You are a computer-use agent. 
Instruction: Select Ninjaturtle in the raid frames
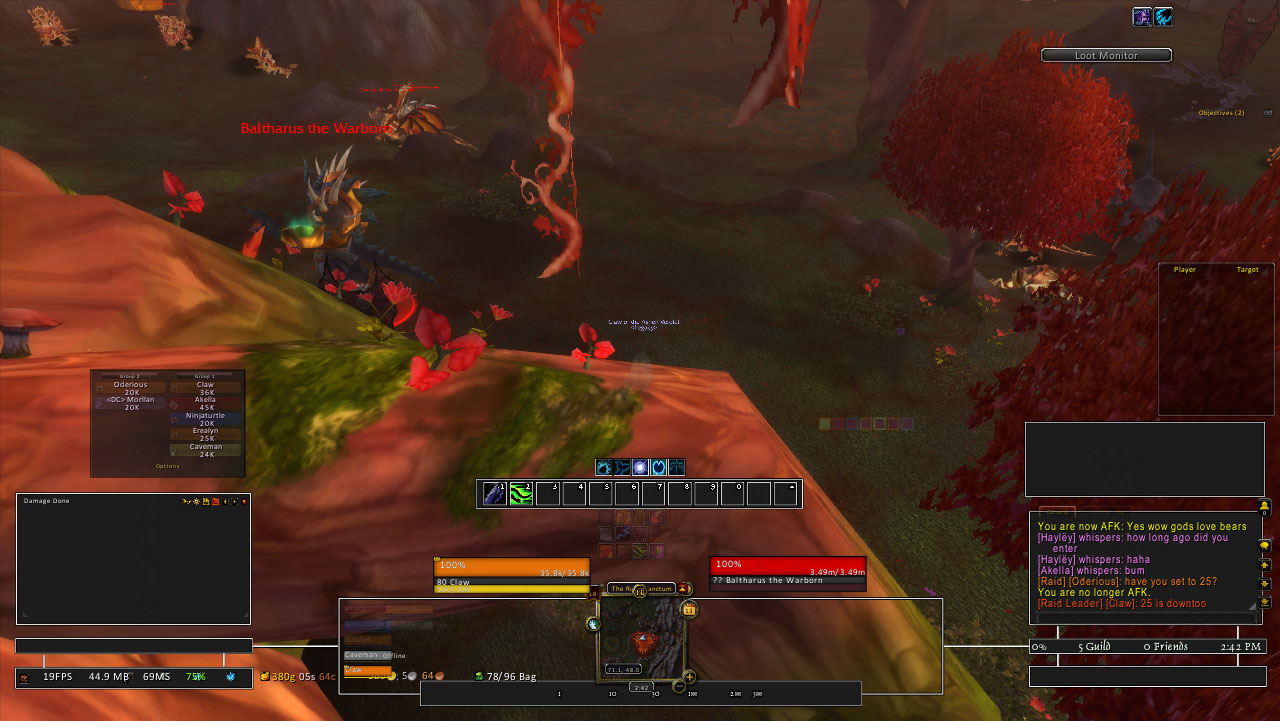click(x=206, y=419)
